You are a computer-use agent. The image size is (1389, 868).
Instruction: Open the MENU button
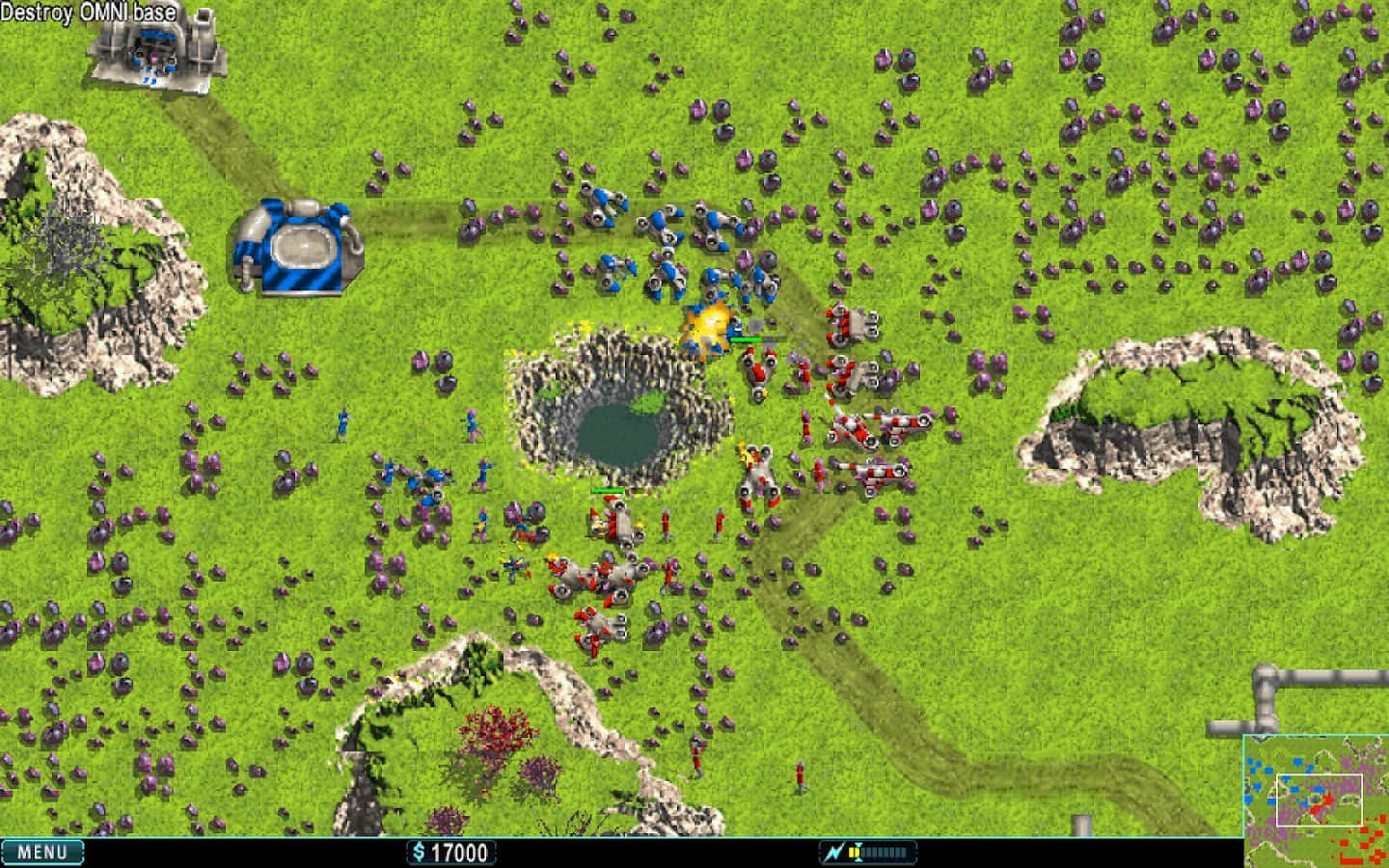click(x=42, y=852)
